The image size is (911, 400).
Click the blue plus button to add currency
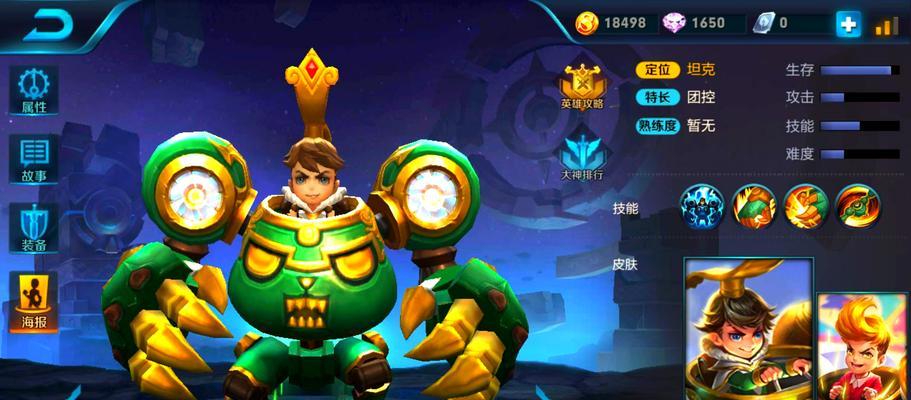click(849, 24)
